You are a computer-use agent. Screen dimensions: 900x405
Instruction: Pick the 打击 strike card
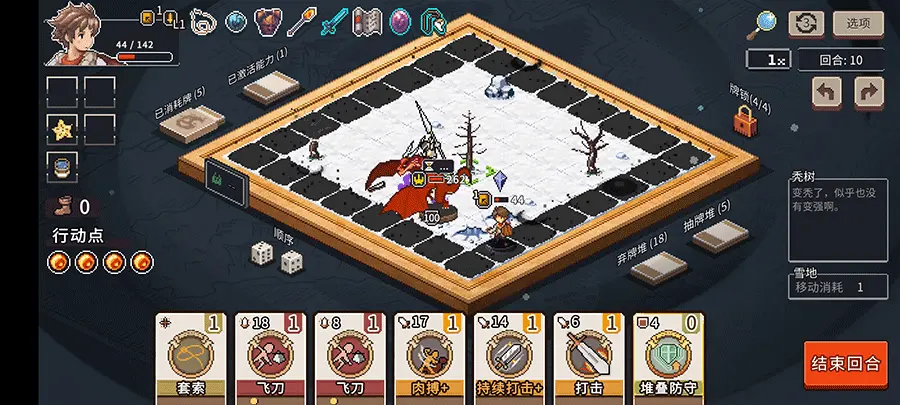589,357
